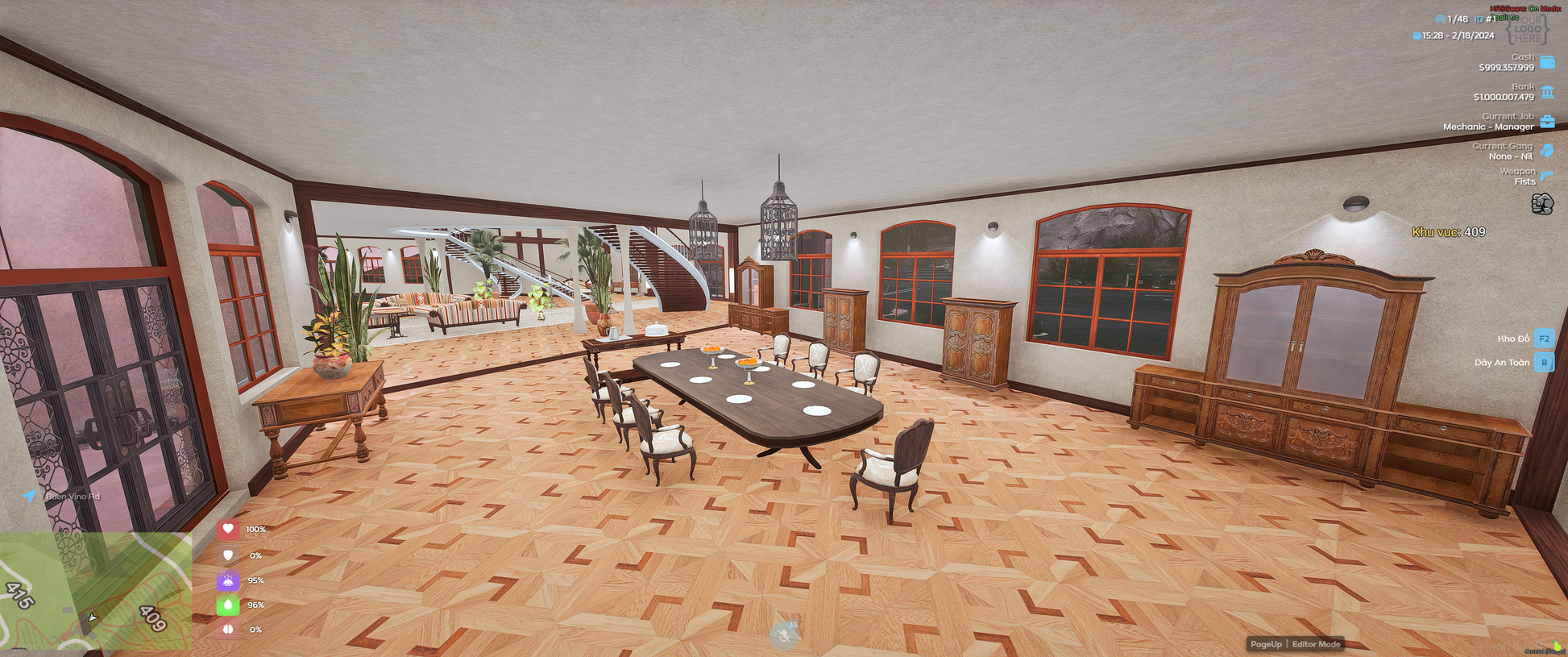The width and height of the screenshot is (1568, 657).
Task: Click the online players signal icon
Action: pos(1440,19)
